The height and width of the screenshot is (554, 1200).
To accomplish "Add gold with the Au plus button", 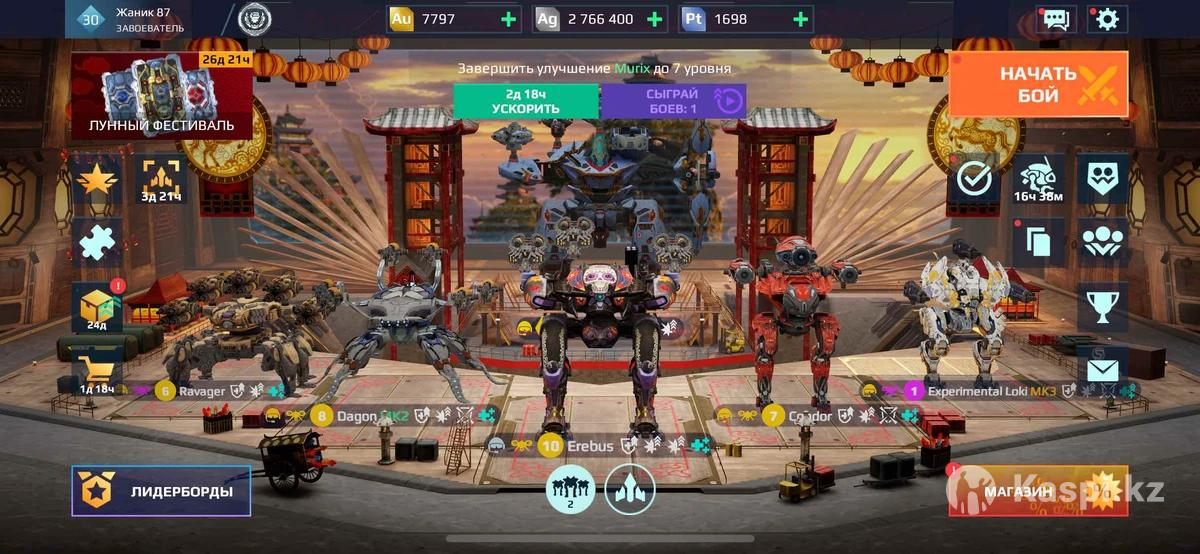I will pyautogui.click(x=509, y=19).
